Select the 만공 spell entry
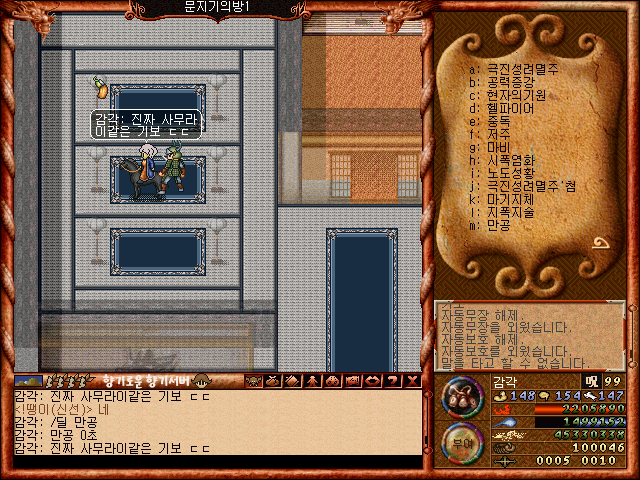 [x=498, y=225]
